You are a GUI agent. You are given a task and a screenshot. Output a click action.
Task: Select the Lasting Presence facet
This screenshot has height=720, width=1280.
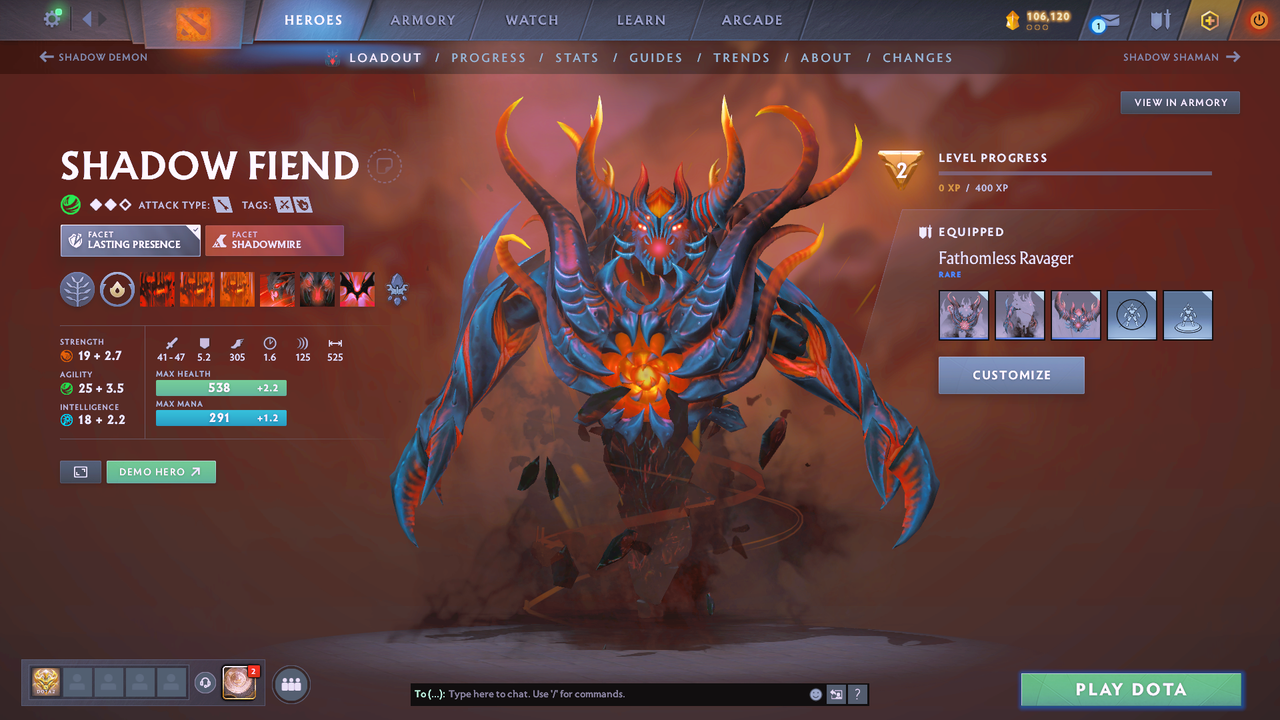point(130,240)
